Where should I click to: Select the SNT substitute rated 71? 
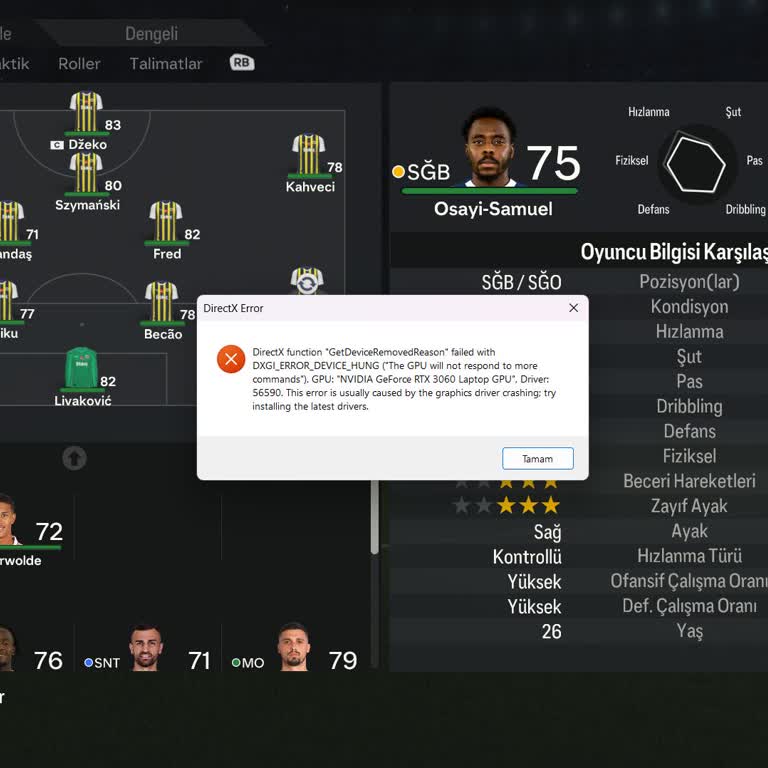click(146, 650)
